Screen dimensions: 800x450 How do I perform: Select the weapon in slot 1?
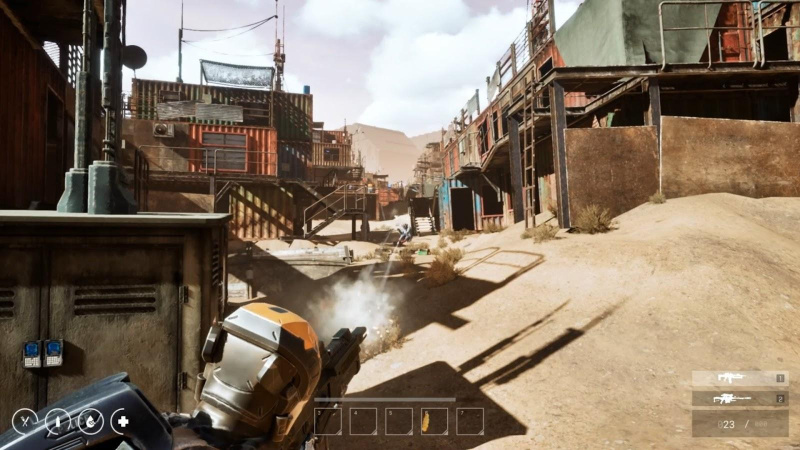point(739,378)
